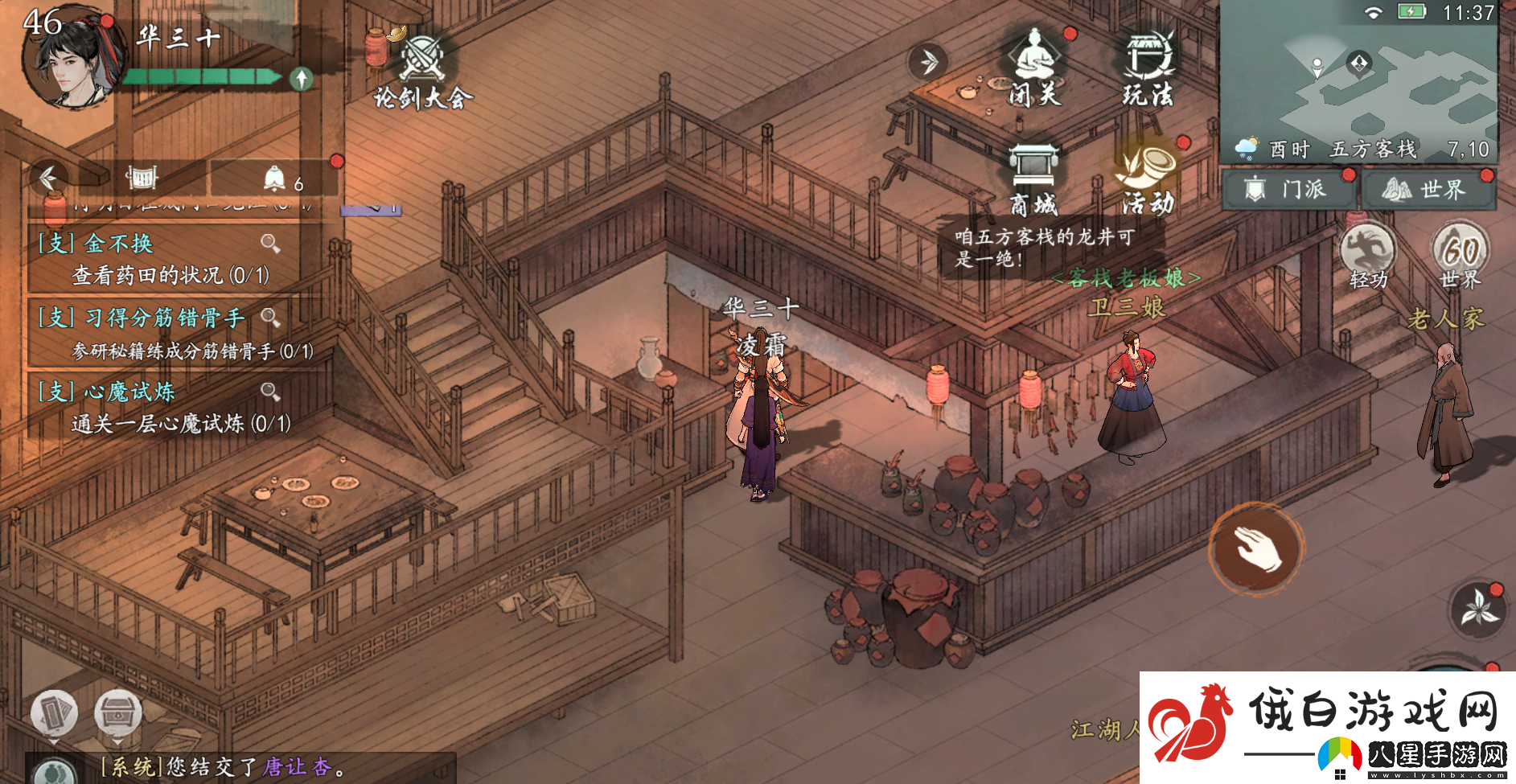
Task: Open the 活动 events menu
Action: [x=1148, y=179]
